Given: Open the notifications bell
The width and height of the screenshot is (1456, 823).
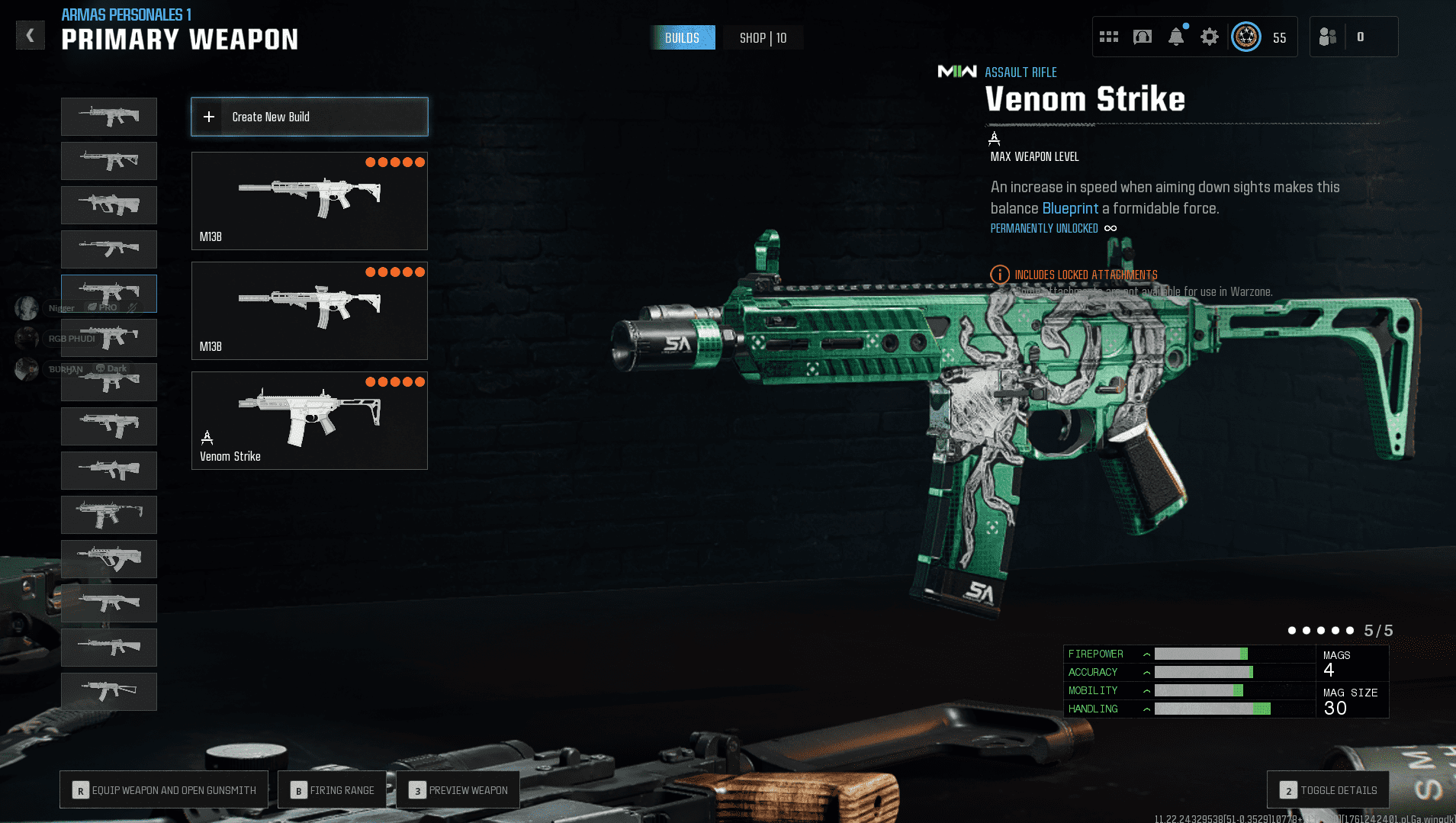Looking at the screenshot, I should tap(1176, 37).
